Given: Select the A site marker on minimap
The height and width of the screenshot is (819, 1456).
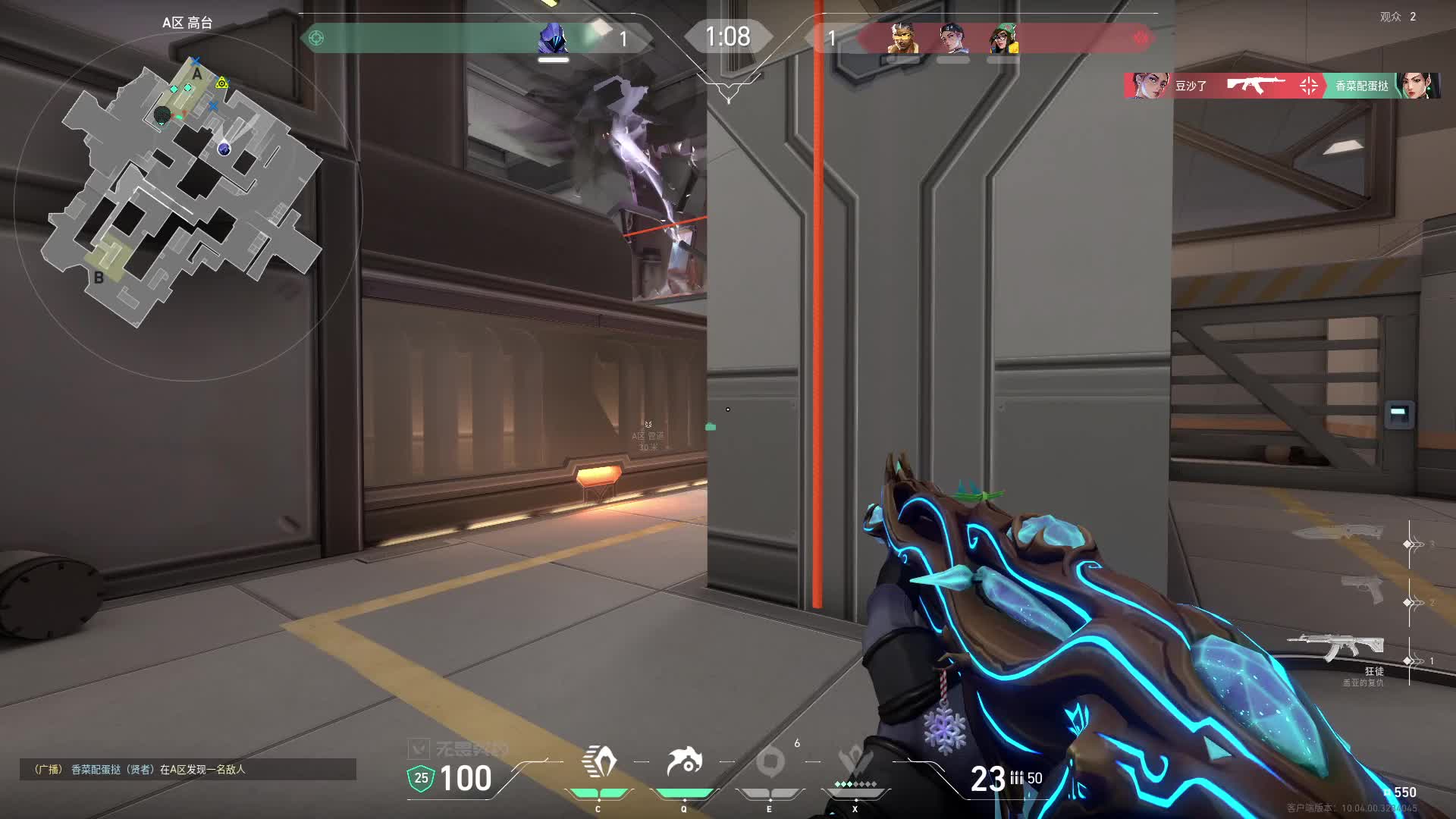Looking at the screenshot, I should point(197,74).
